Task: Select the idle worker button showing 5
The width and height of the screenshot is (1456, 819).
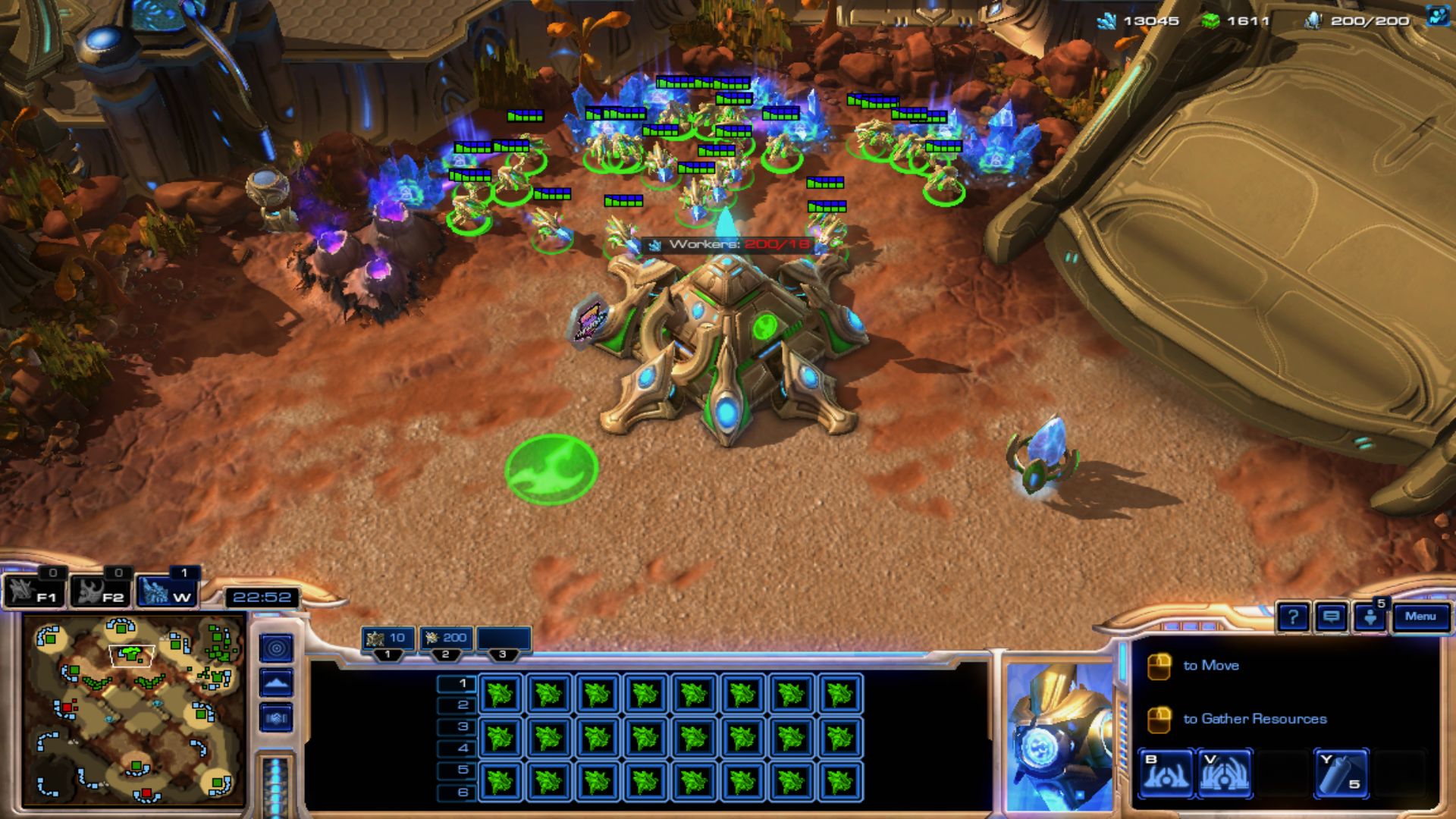Action: pos(1370,617)
